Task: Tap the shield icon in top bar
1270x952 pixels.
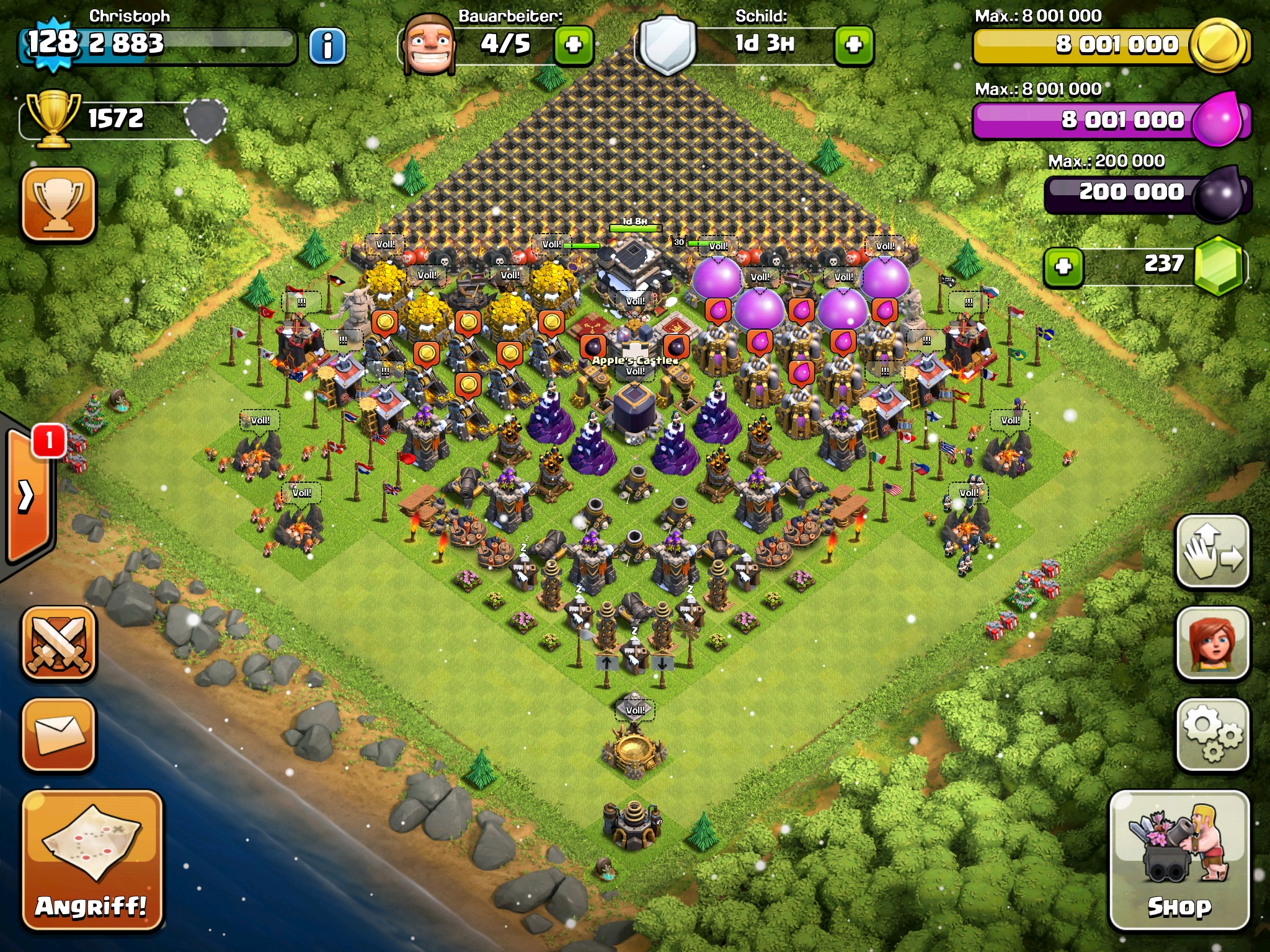Action: coord(667,45)
